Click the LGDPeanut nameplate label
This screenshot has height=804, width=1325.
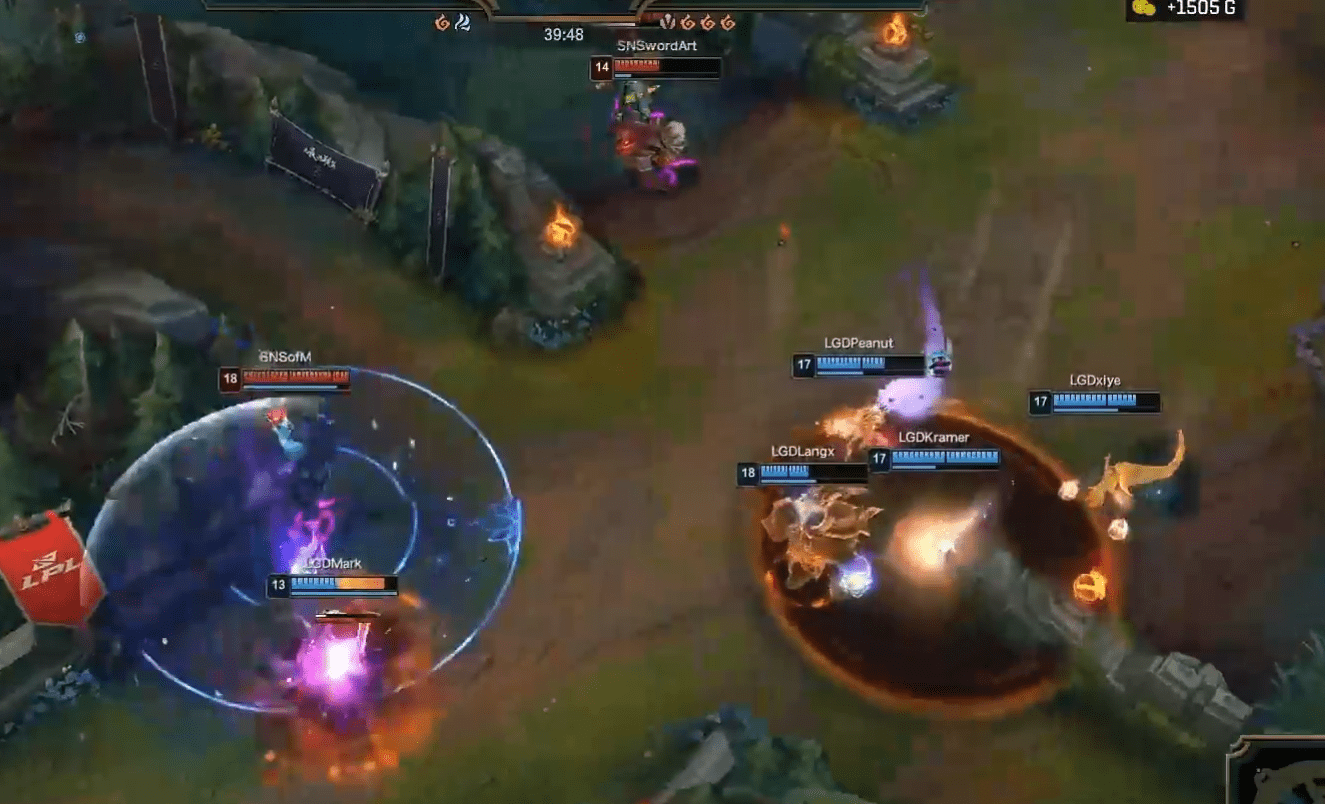click(858, 342)
